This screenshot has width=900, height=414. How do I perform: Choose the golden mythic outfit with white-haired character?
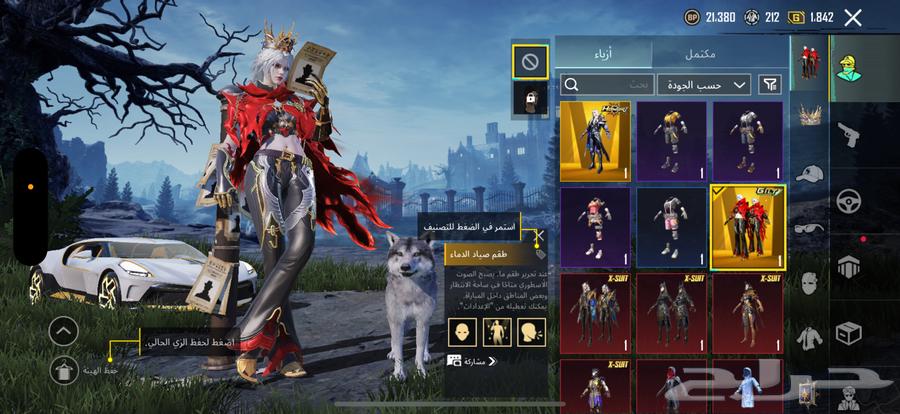click(596, 140)
